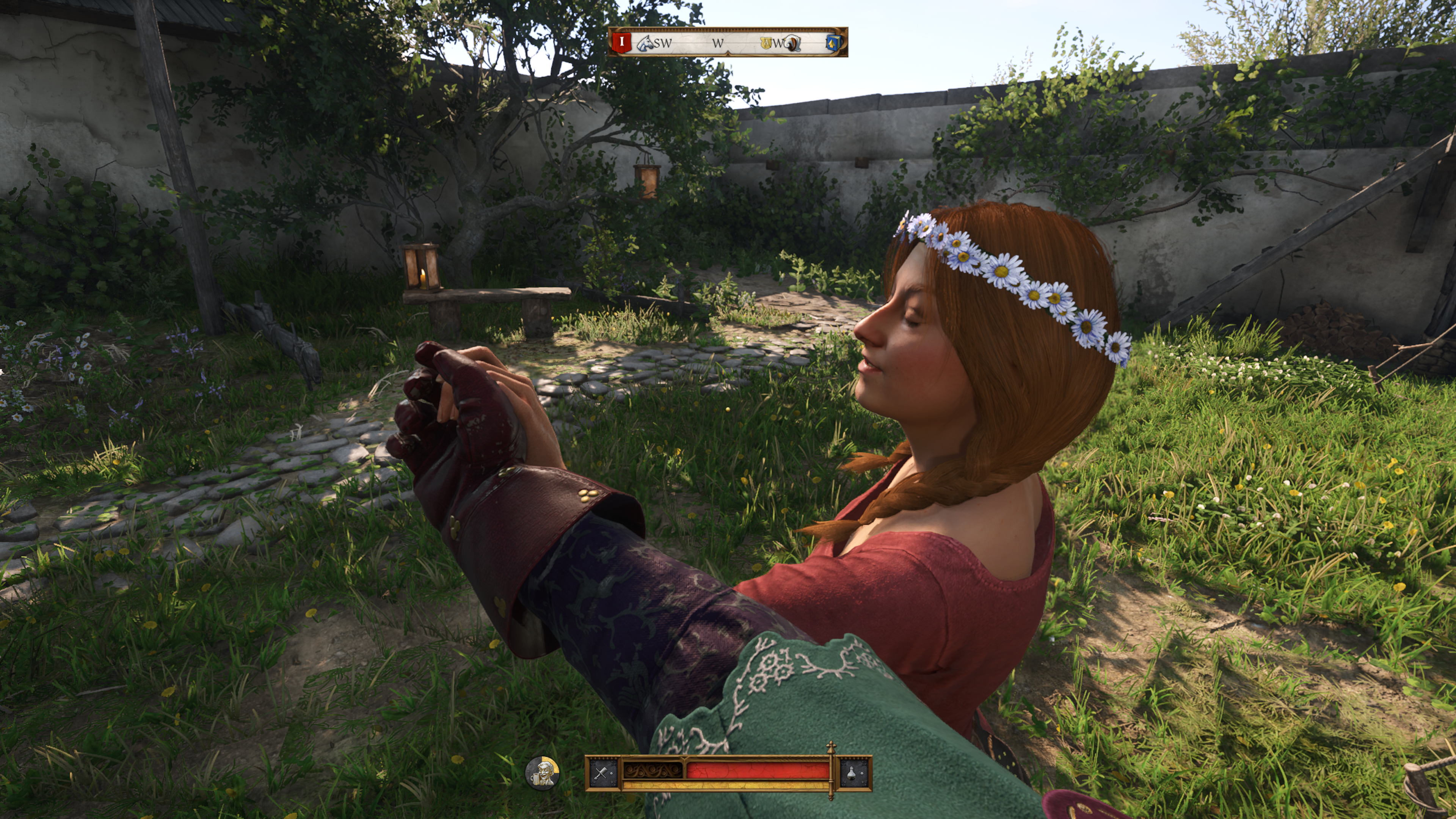
Task: Select the crossed weapons slot
Action: 601,773
